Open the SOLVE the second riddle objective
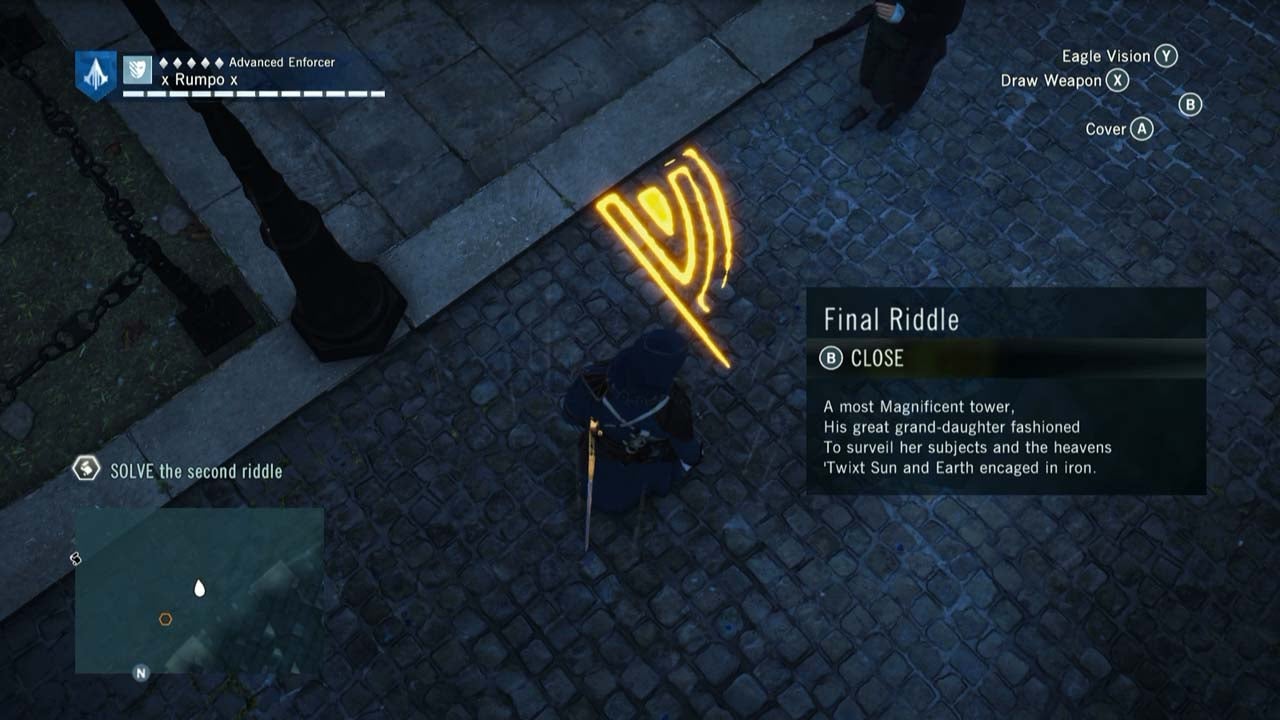The image size is (1280, 720). click(x=190, y=471)
